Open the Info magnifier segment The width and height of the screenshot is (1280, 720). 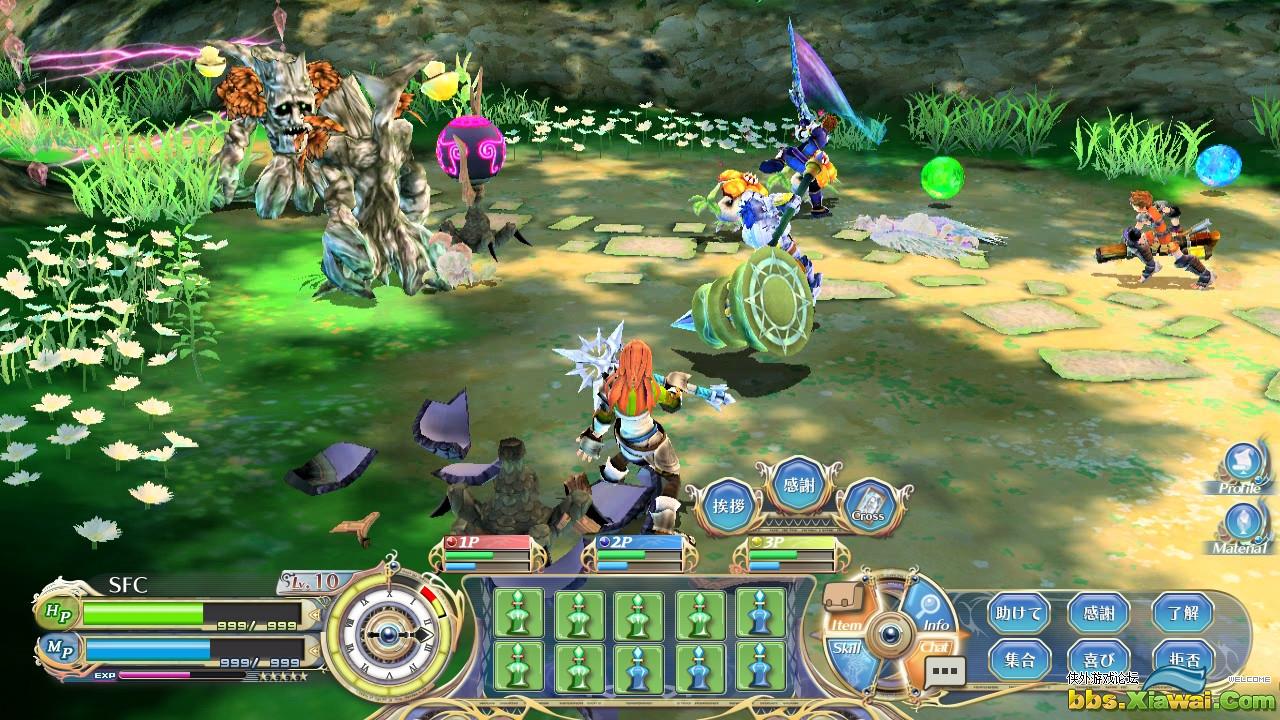(x=931, y=610)
